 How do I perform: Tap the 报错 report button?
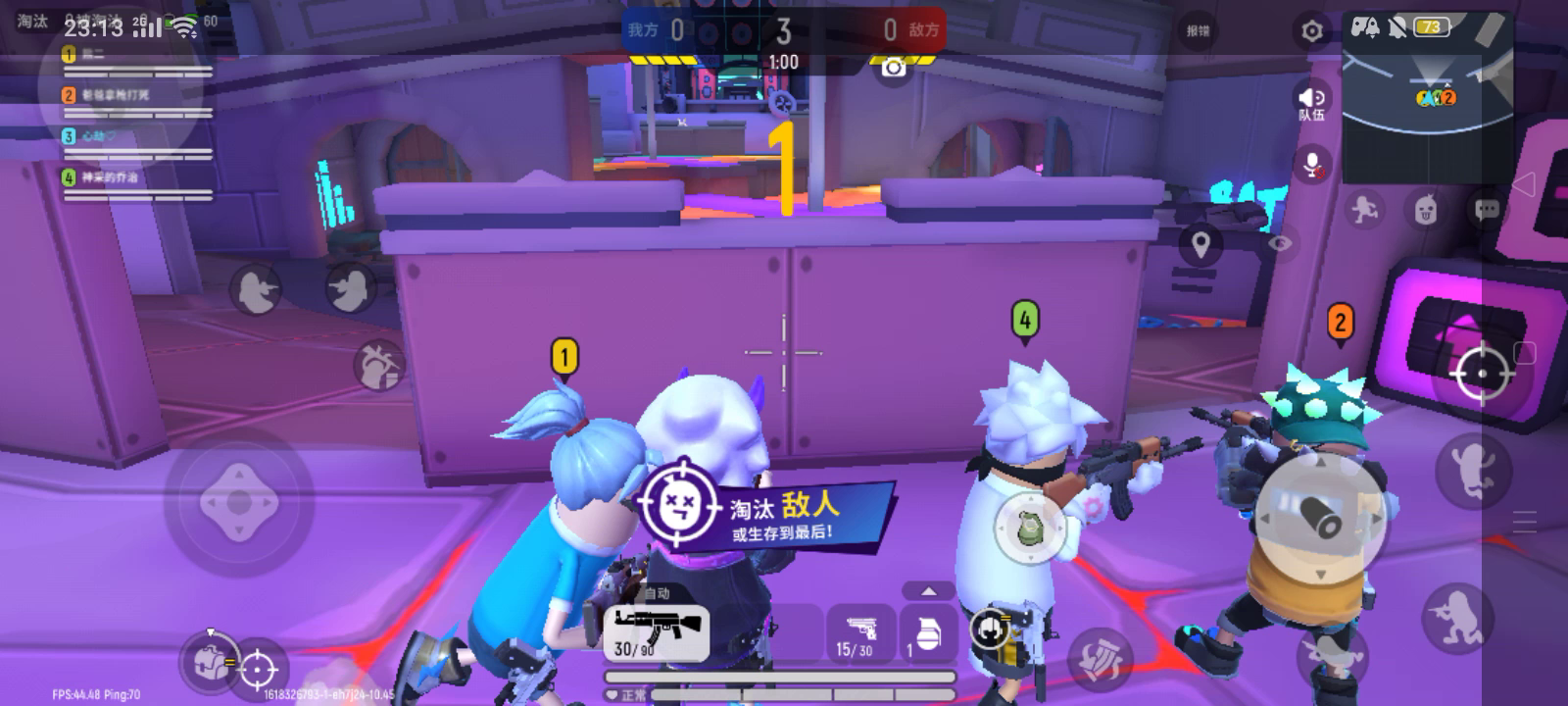1198,31
